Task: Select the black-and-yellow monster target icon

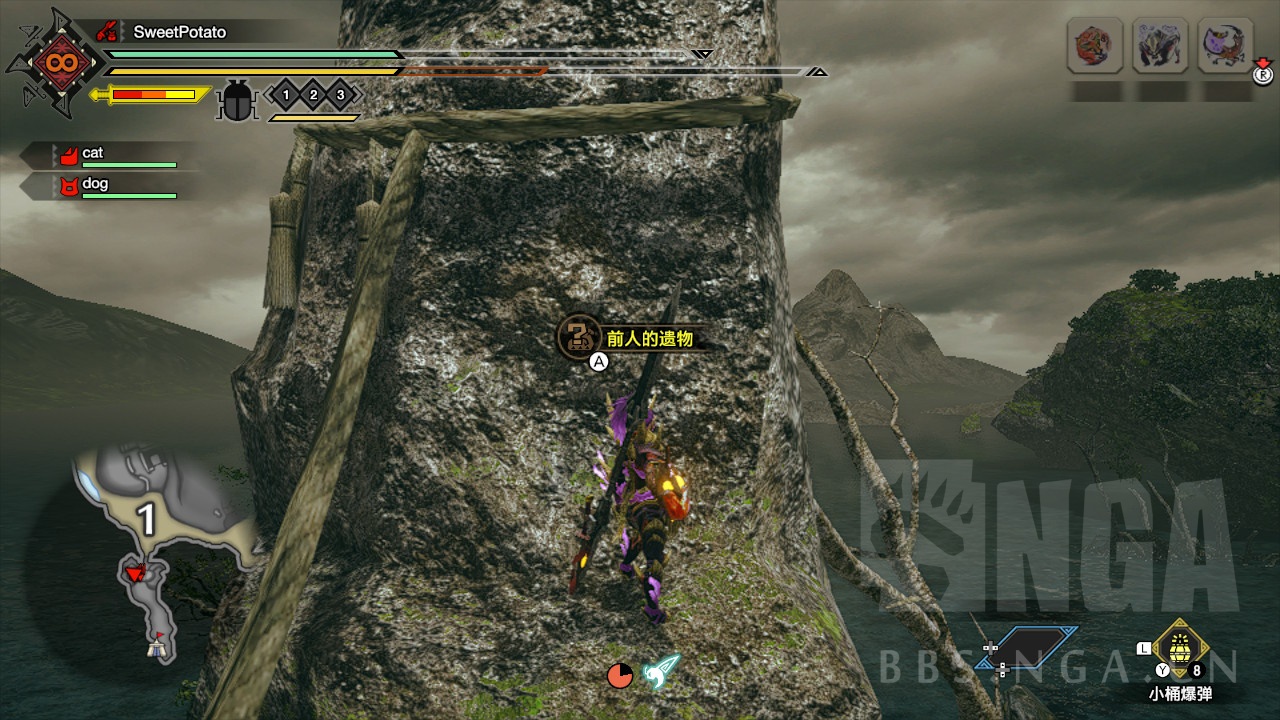Action: (1159, 46)
